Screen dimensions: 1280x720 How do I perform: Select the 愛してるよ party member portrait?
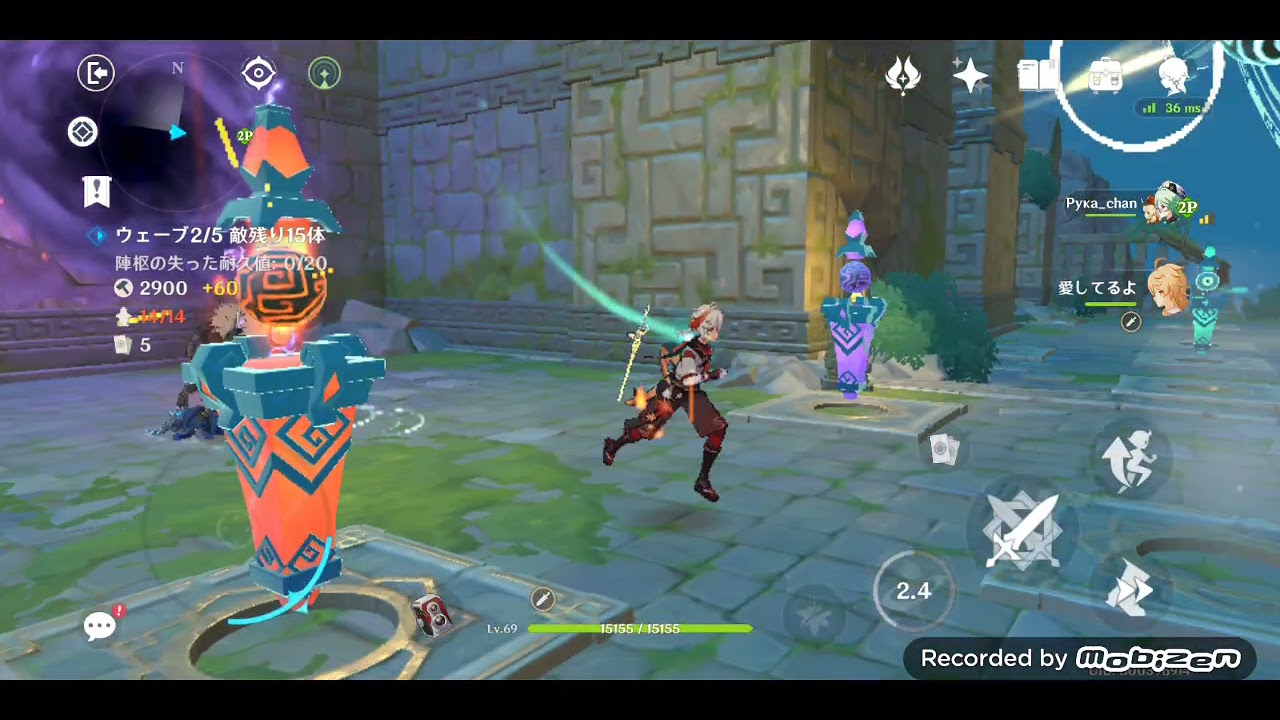(x=1167, y=287)
